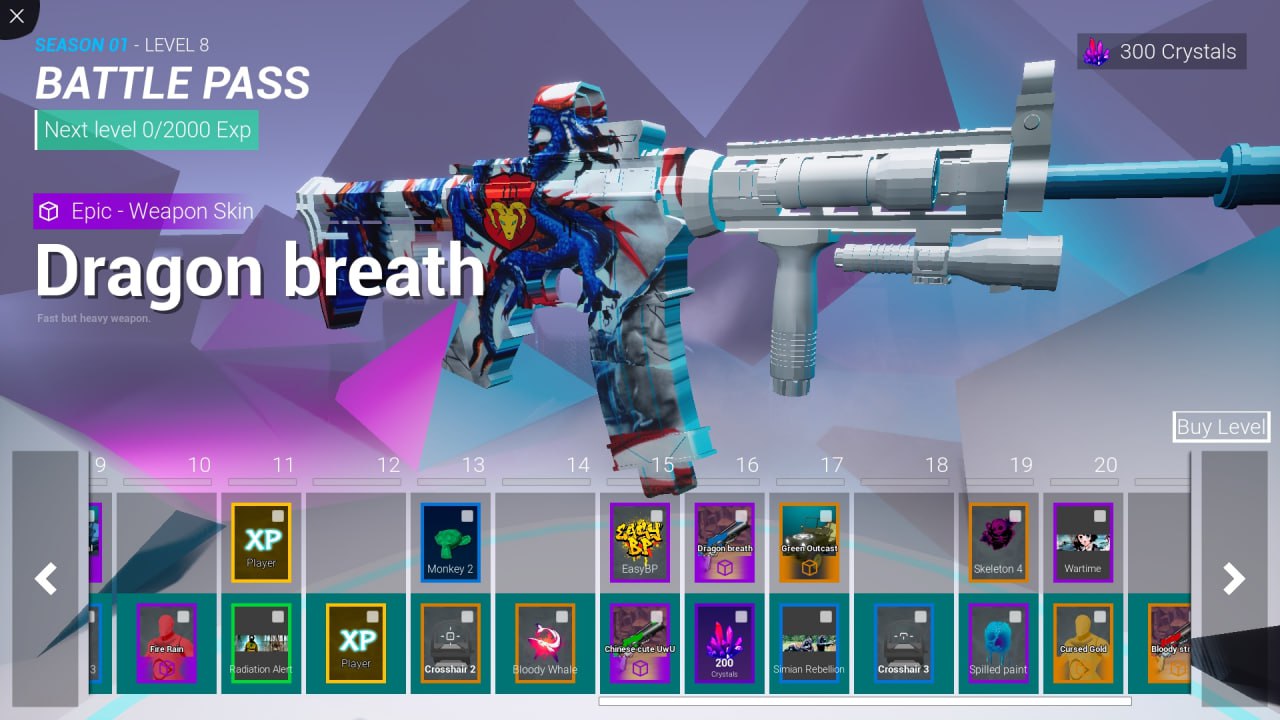Click the right arrow to view later levels
Screen dimensions: 1280x720
pyautogui.click(x=1232, y=578)
